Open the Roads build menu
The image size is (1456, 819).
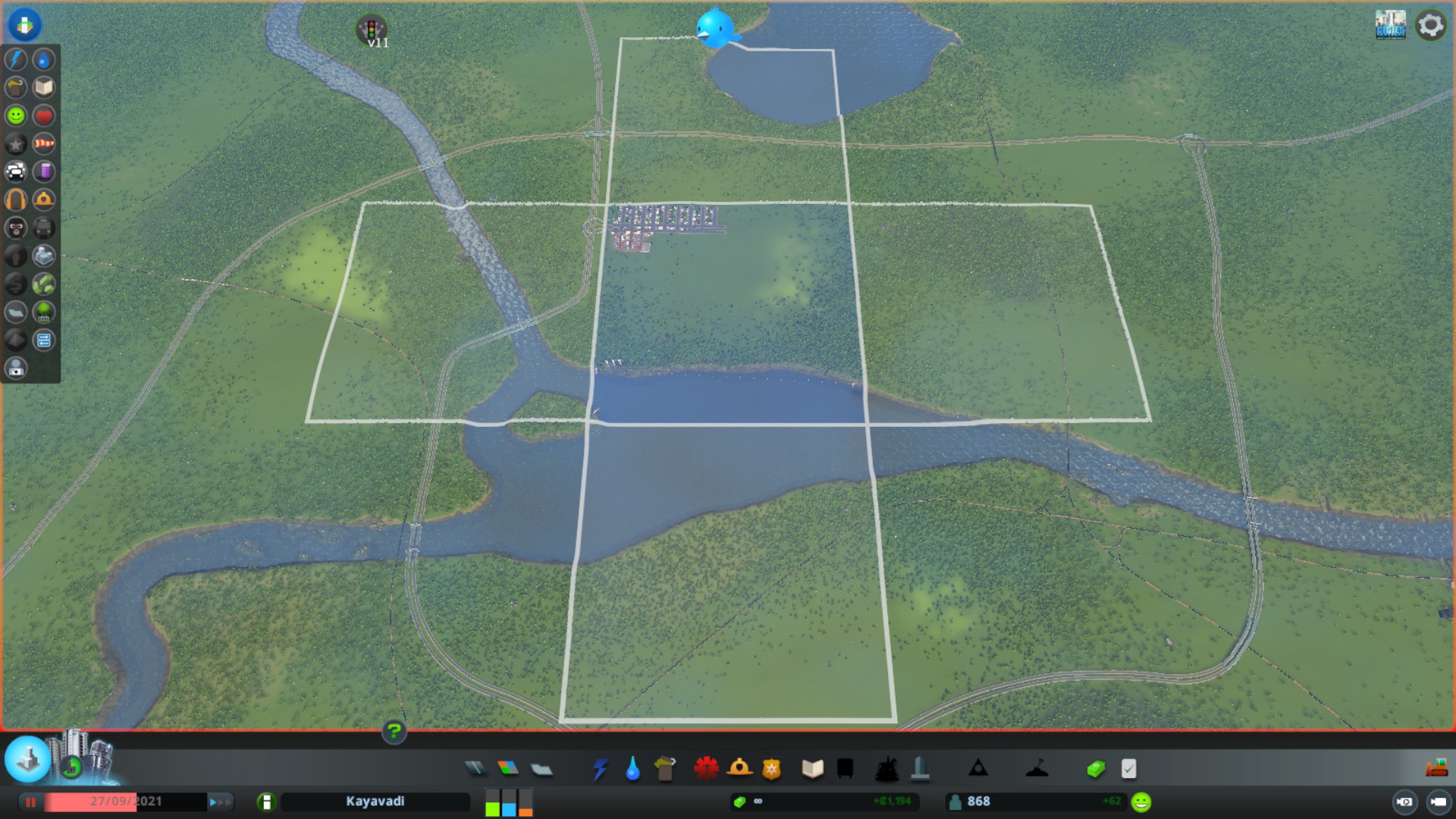[475, 769]
